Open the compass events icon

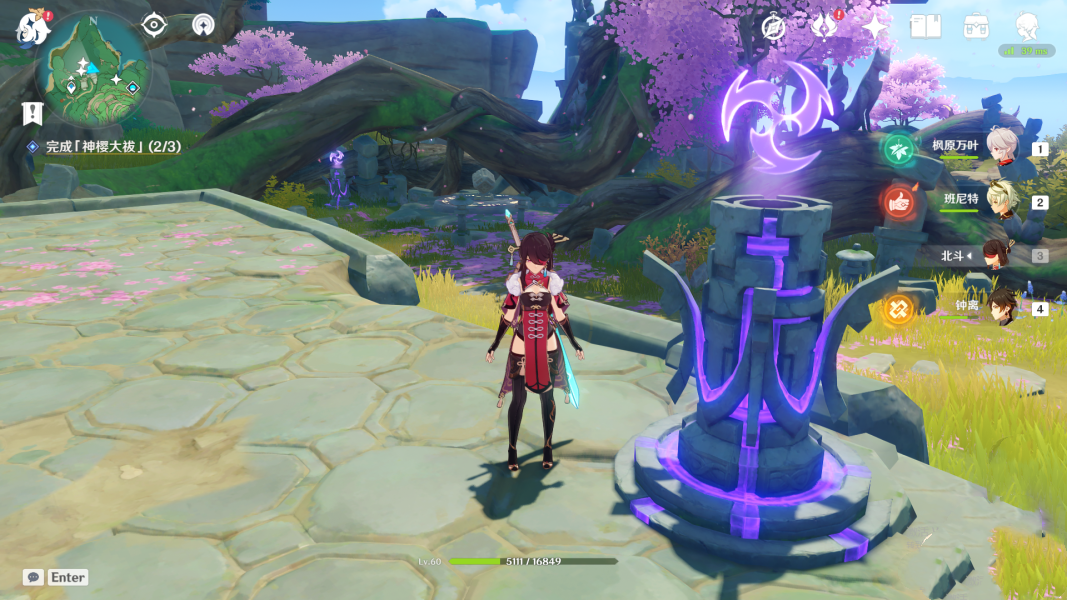(773, 27)
